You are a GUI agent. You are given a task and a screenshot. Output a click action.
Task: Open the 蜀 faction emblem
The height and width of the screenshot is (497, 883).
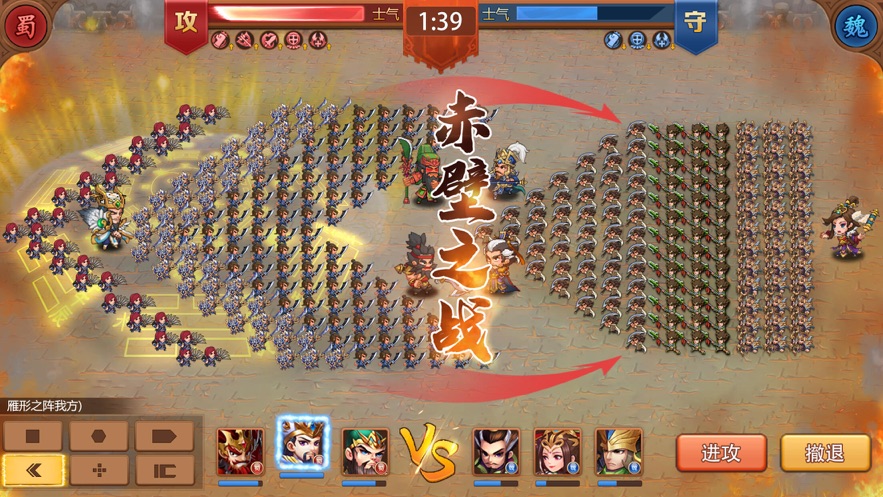[x=25, y=24]
